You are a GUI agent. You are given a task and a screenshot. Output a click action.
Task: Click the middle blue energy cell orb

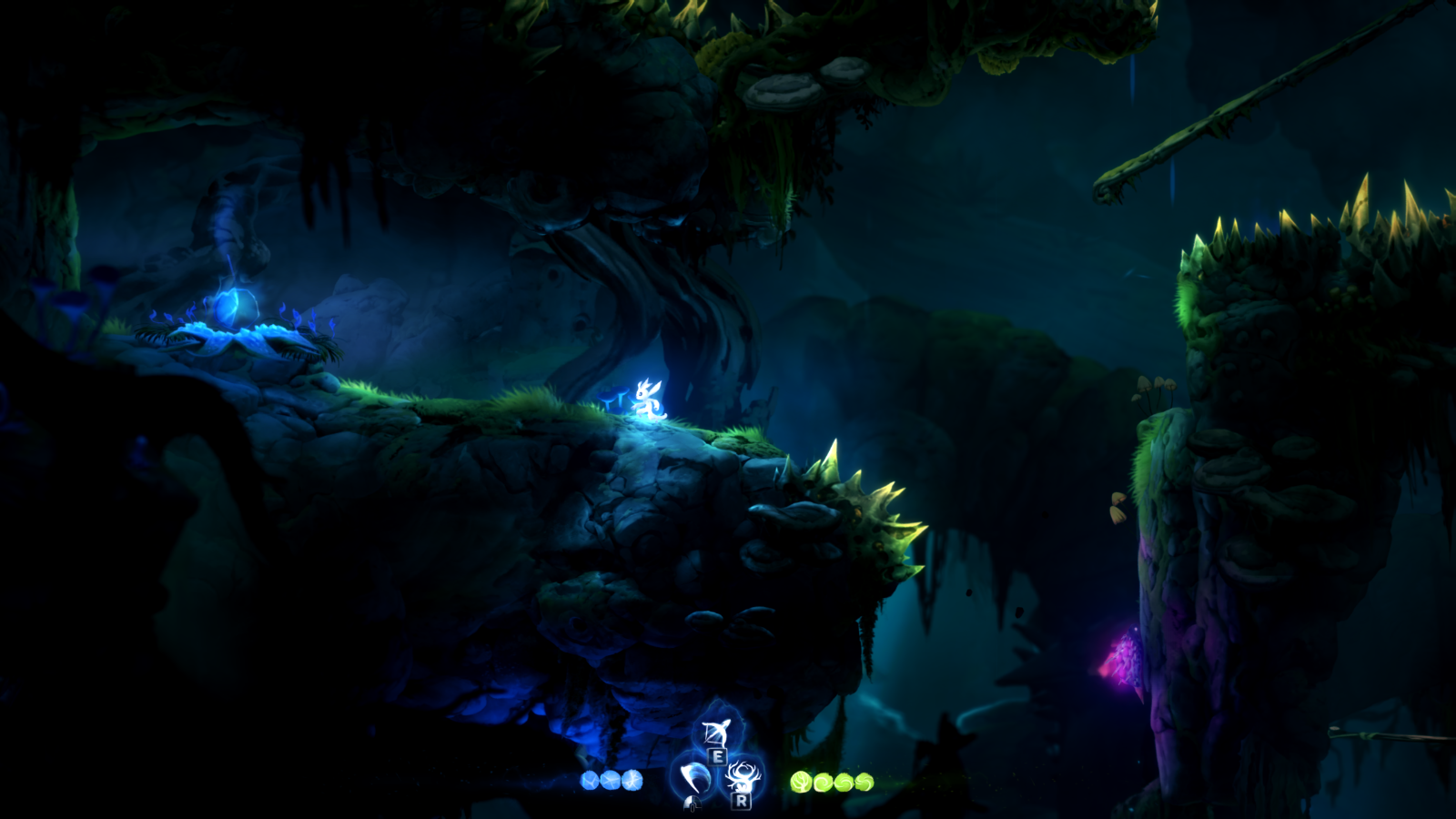click(609, 781)
